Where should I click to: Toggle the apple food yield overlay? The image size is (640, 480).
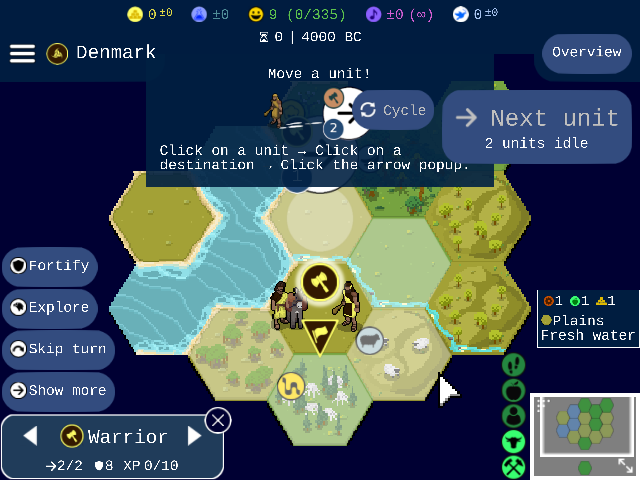pyautogui.click(x=514, y=390)
